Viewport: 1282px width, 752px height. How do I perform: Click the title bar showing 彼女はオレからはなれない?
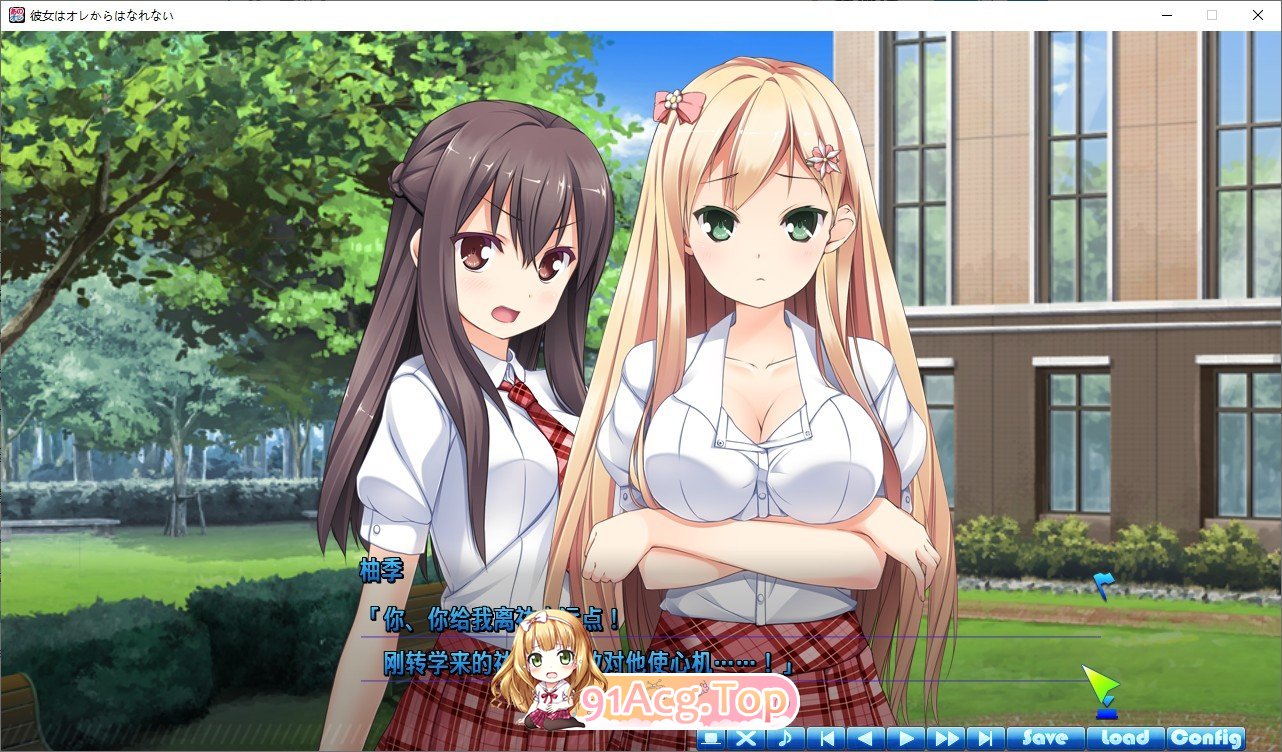(x=110, y=15)
